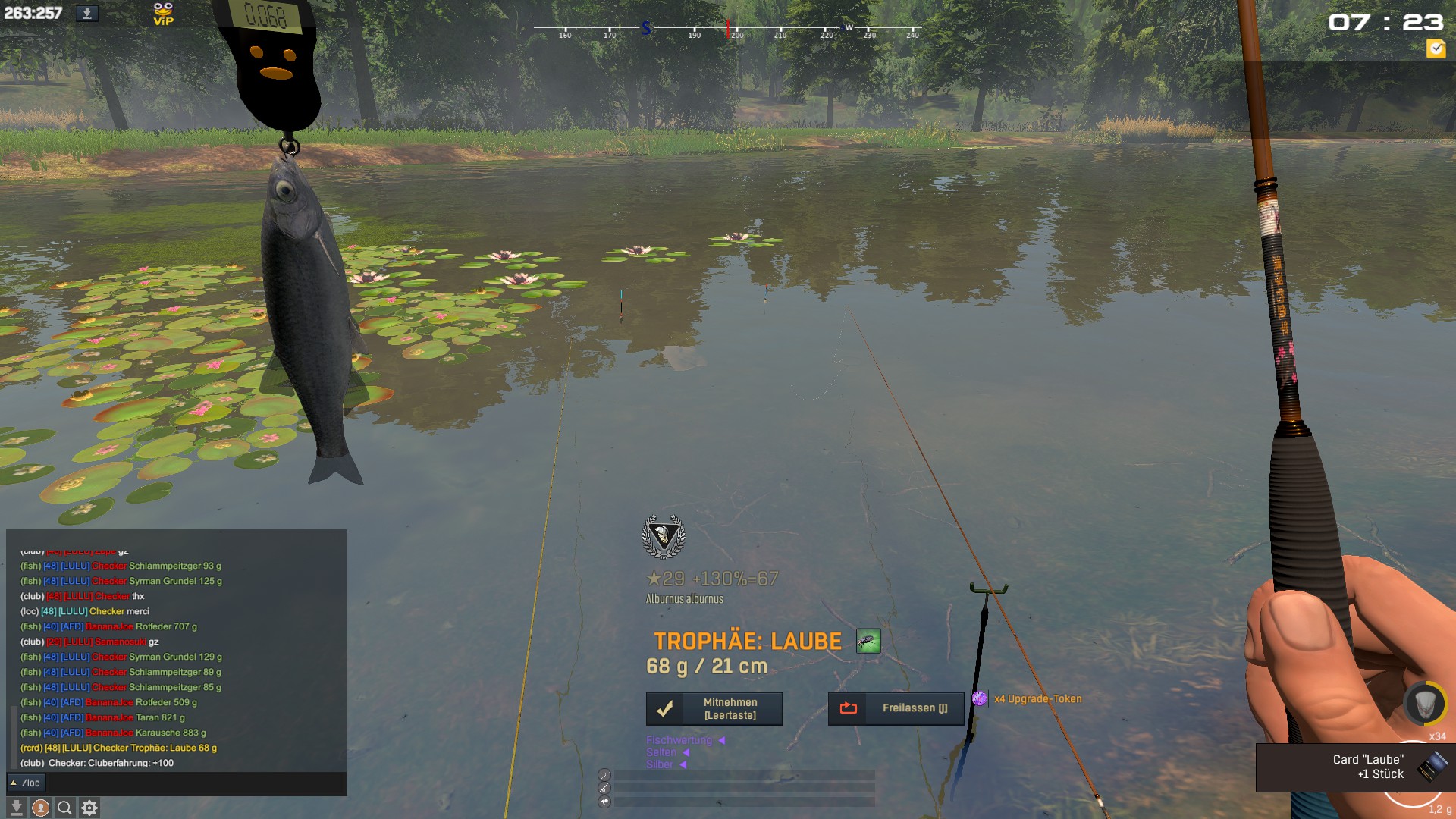Keep the fish with Mitnehmen button
The width and height of the screenshot is (1456, 819).
pos(714,709)
